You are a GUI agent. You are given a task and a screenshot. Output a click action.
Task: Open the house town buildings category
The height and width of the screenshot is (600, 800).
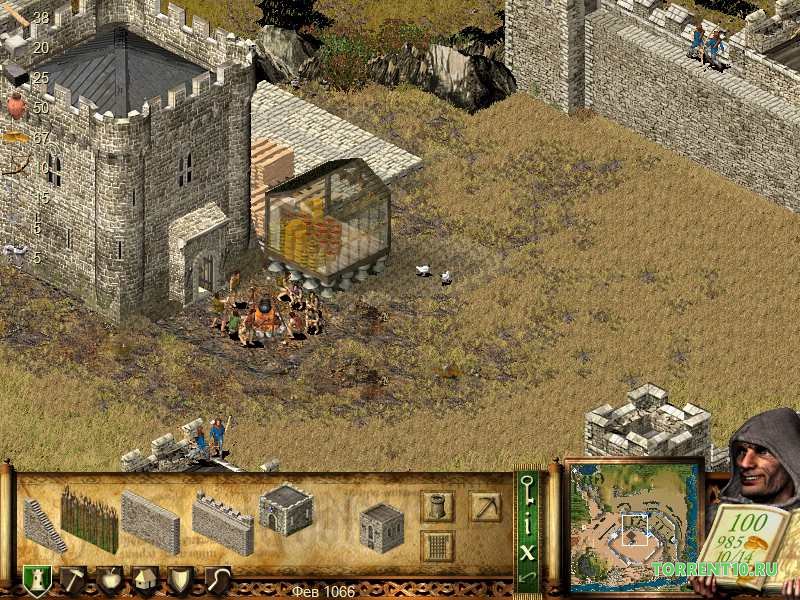pyautogui.click(x=145, y=580)
